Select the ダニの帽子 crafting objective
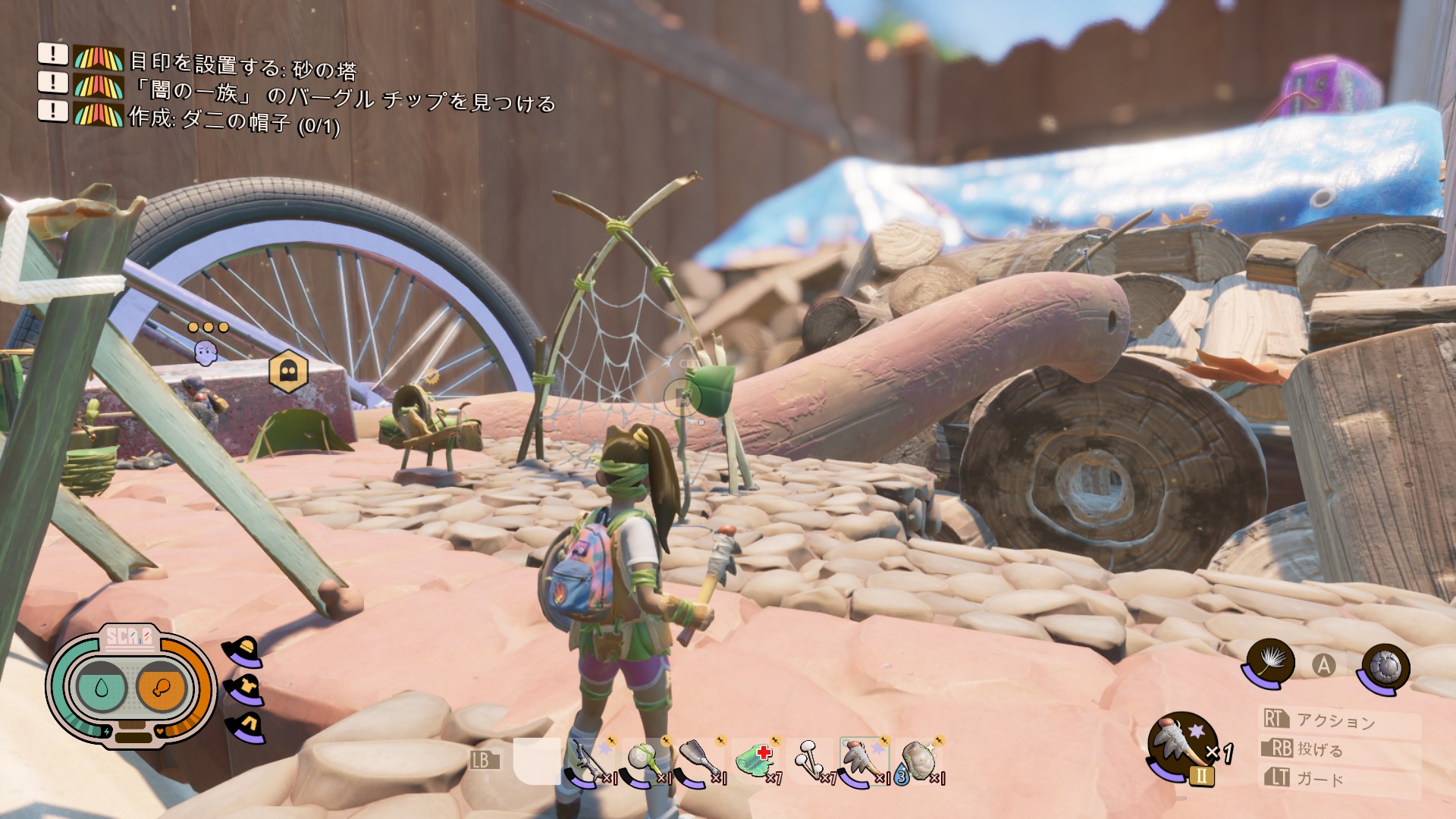 (234, 121)
